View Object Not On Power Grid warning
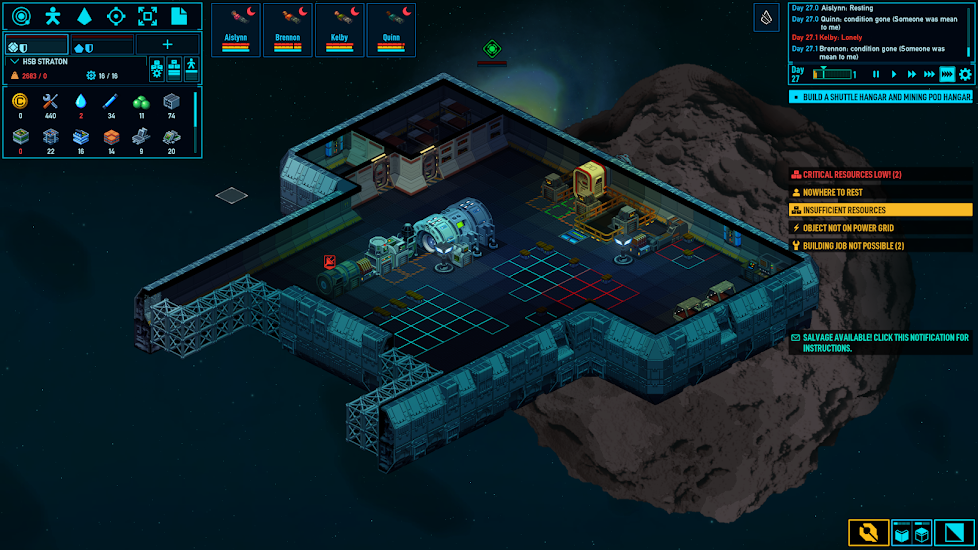The width and height of the screenshot is (978, 550). (880, 228)
